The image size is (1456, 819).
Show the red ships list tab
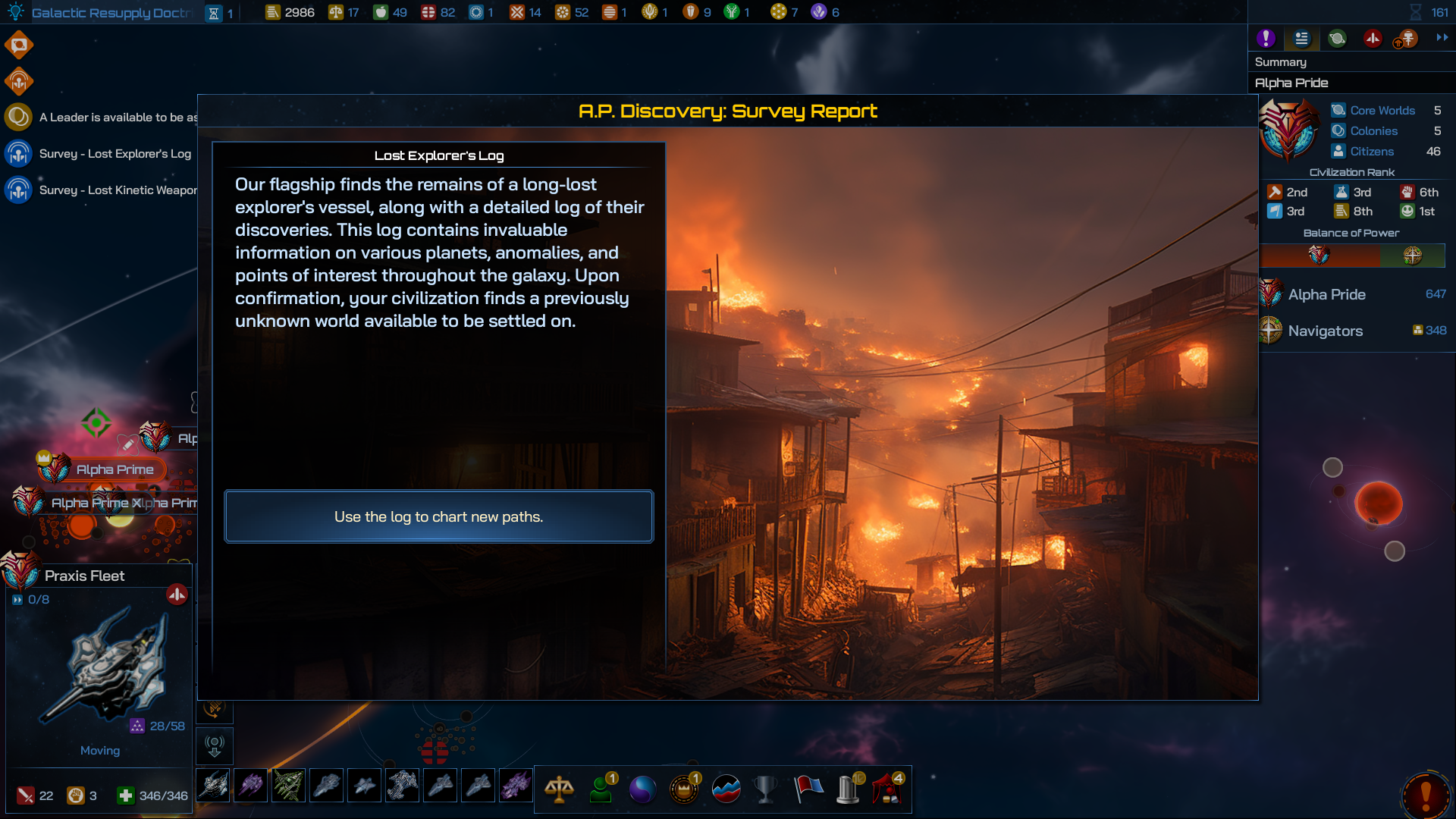(1373, 38)
